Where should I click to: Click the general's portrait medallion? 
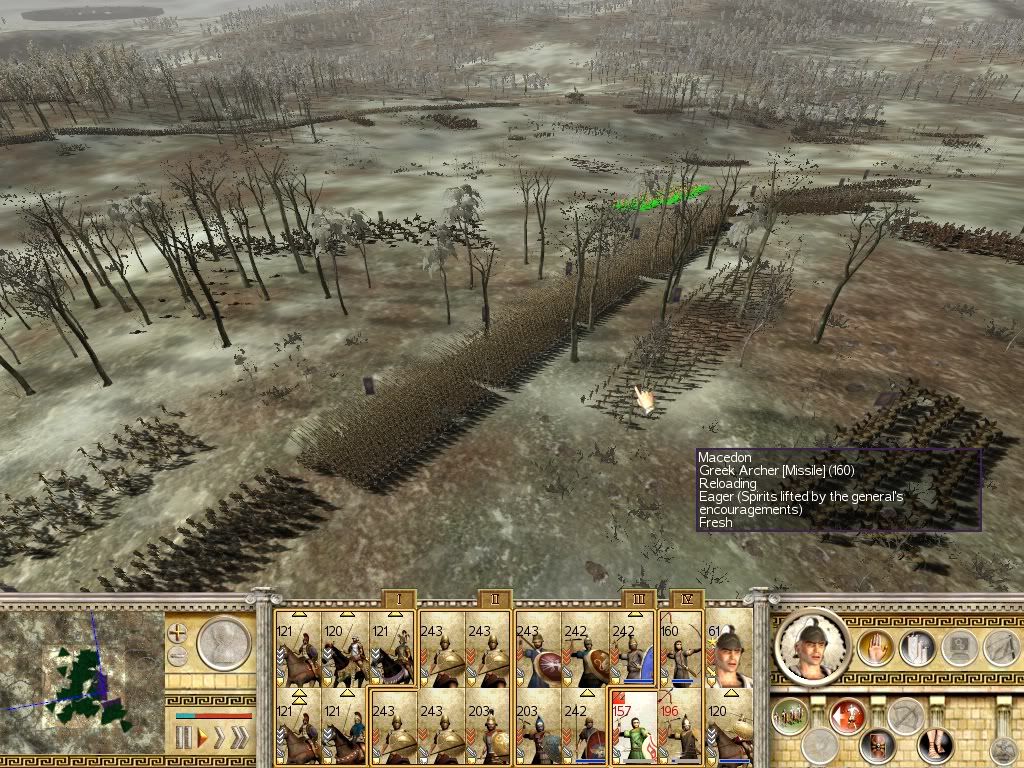click(x=811, y=646)
